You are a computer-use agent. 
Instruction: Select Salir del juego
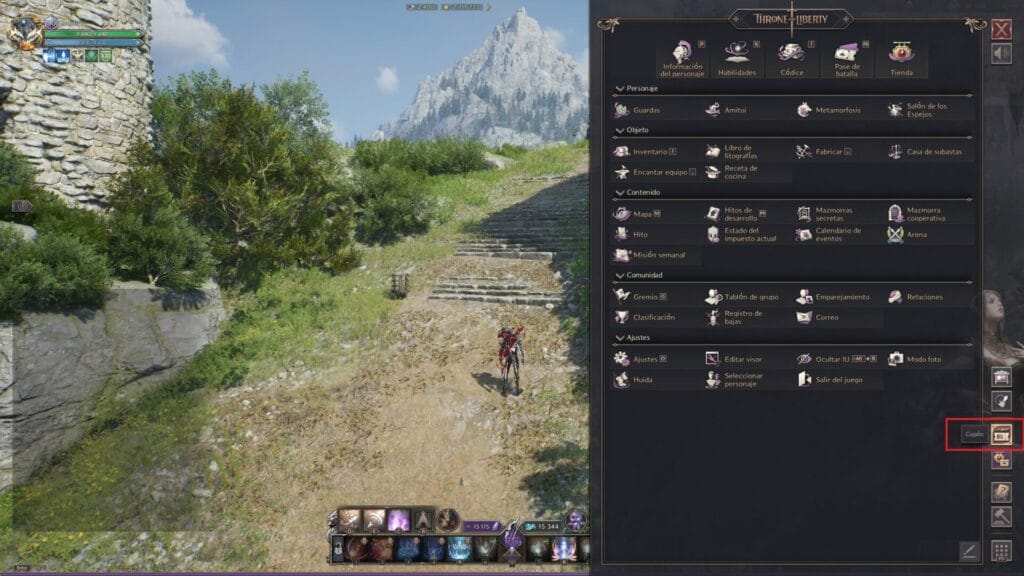coord(835,380)
